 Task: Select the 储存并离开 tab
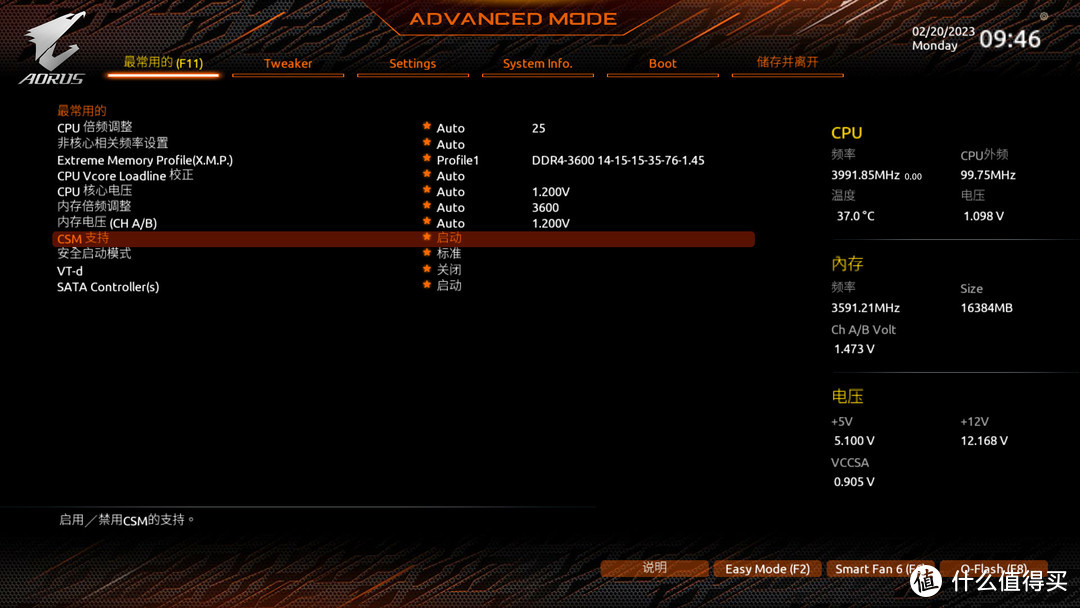coord(787,63)
